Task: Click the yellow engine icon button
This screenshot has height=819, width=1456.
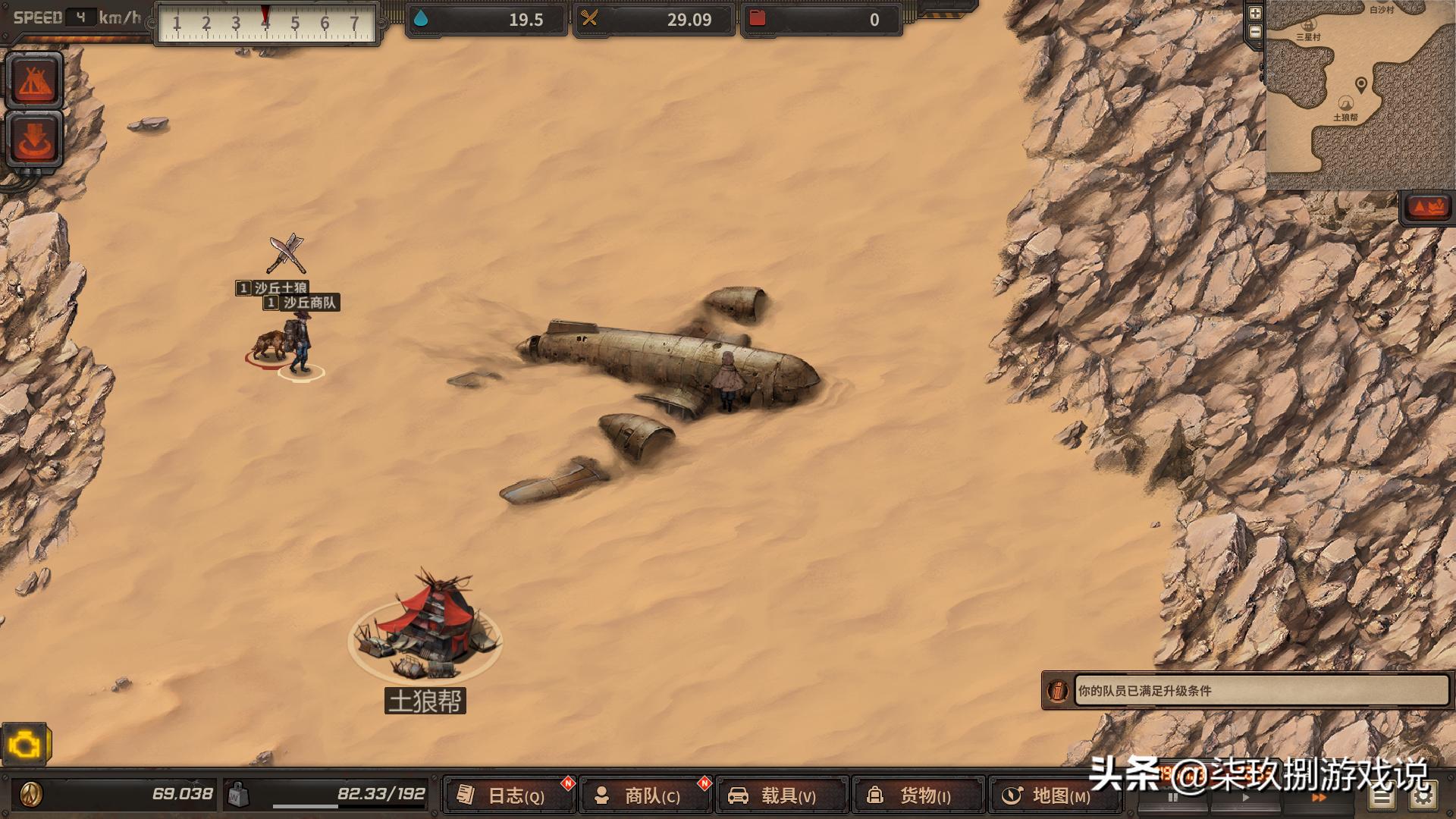Action: tap(24, 746)
